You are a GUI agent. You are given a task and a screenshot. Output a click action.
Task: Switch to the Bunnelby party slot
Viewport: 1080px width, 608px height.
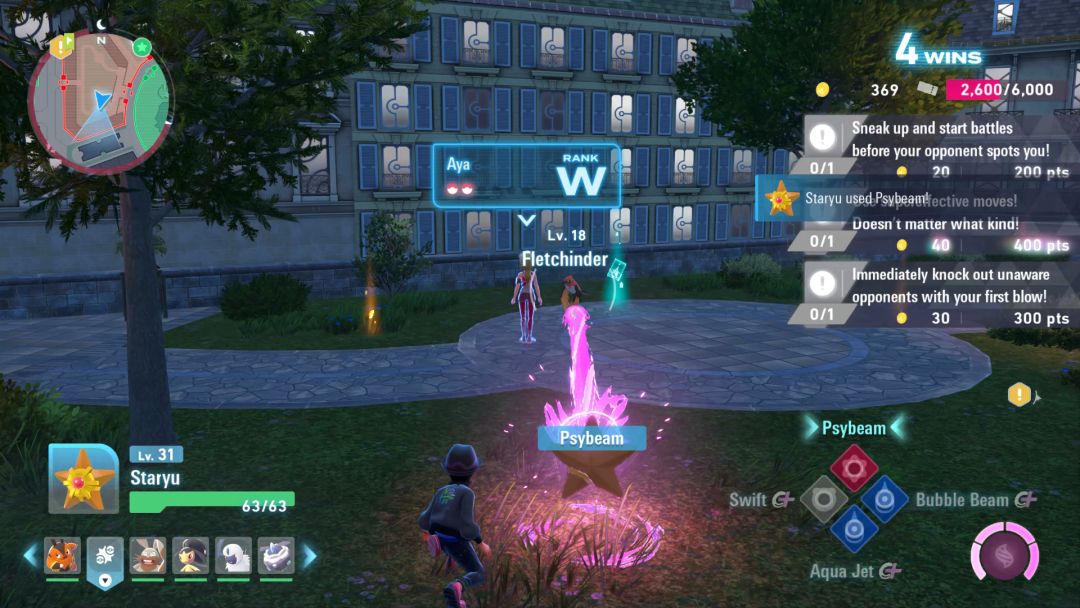[147, 556]
